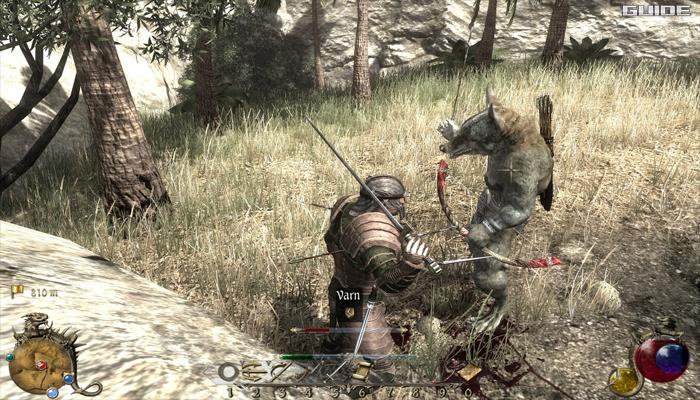Screen dimensions: 700x400
Task: Select the ring icon in hotbar slot 1
Action: click(229, 373)
